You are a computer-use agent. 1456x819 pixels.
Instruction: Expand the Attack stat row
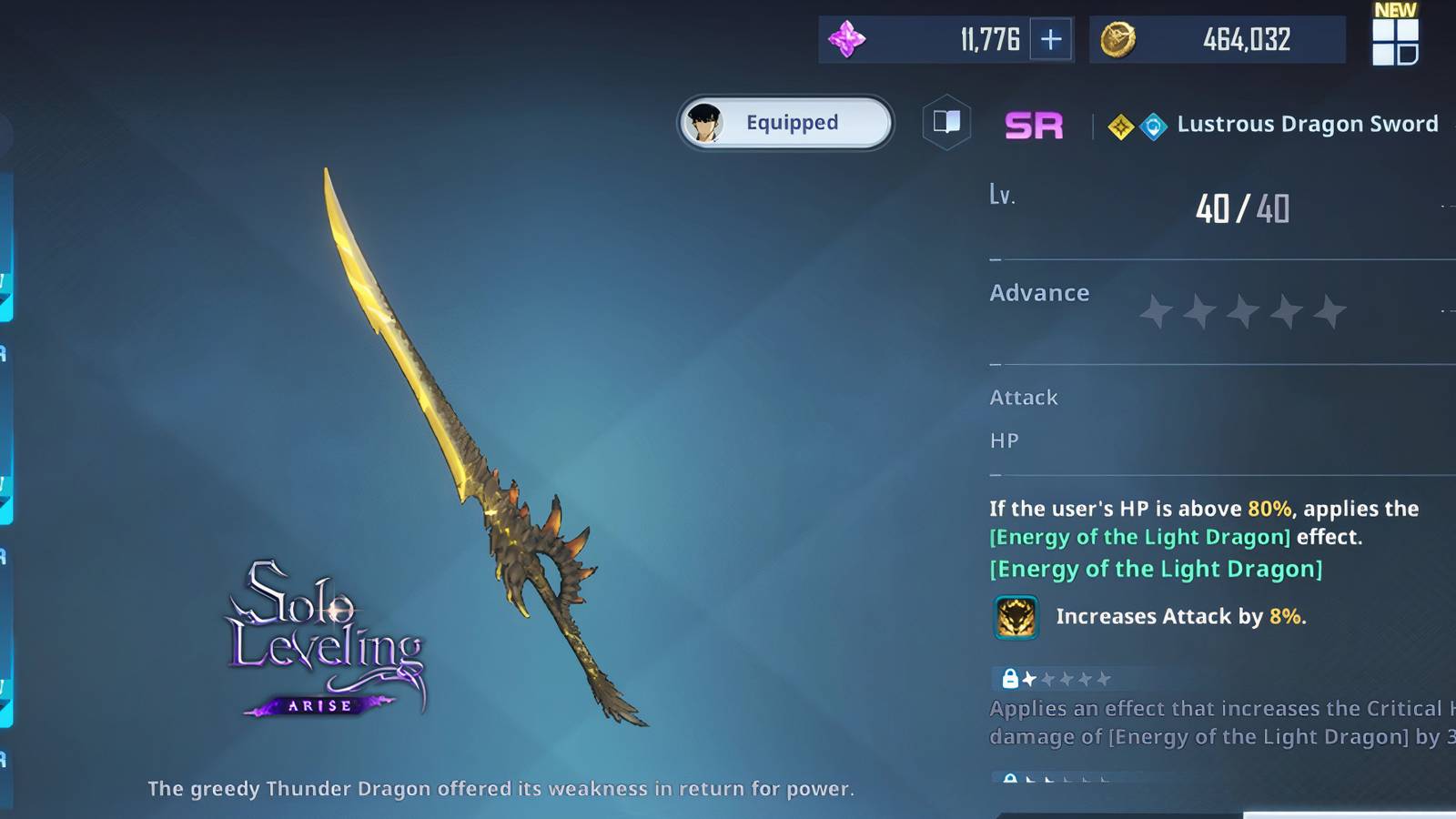[1023, 398]
